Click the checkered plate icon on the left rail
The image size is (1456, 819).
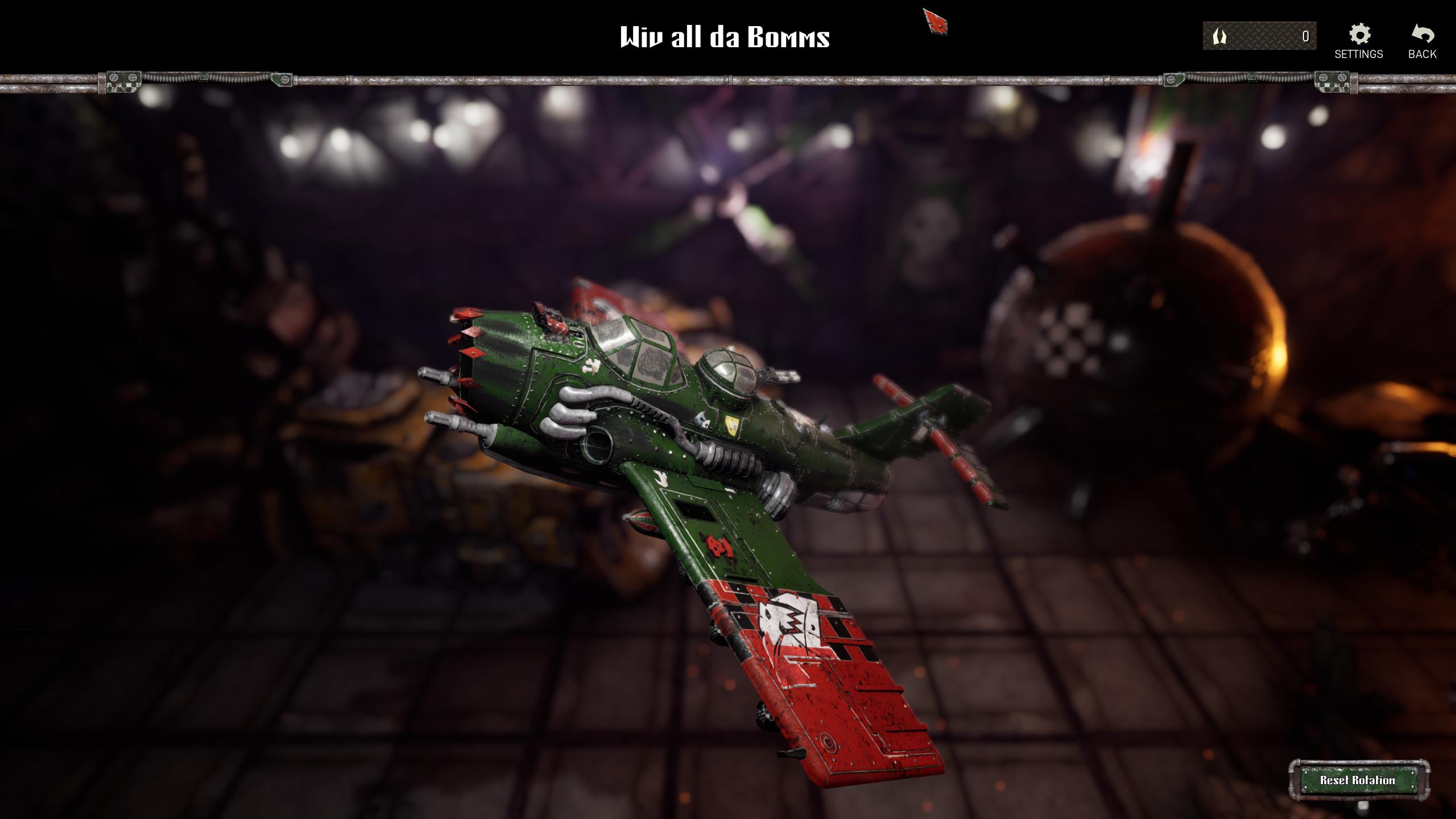(x=122, y=81)
